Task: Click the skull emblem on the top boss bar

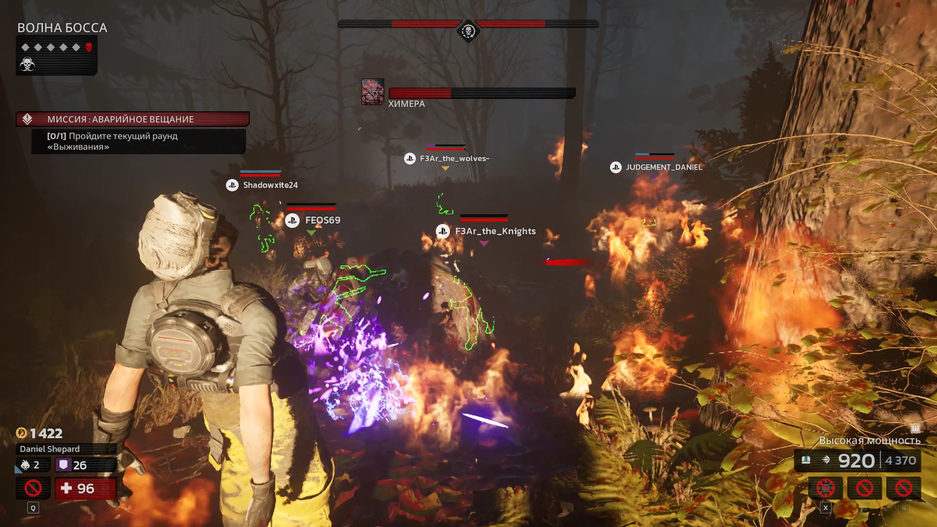Action: [x=467, y=31]
